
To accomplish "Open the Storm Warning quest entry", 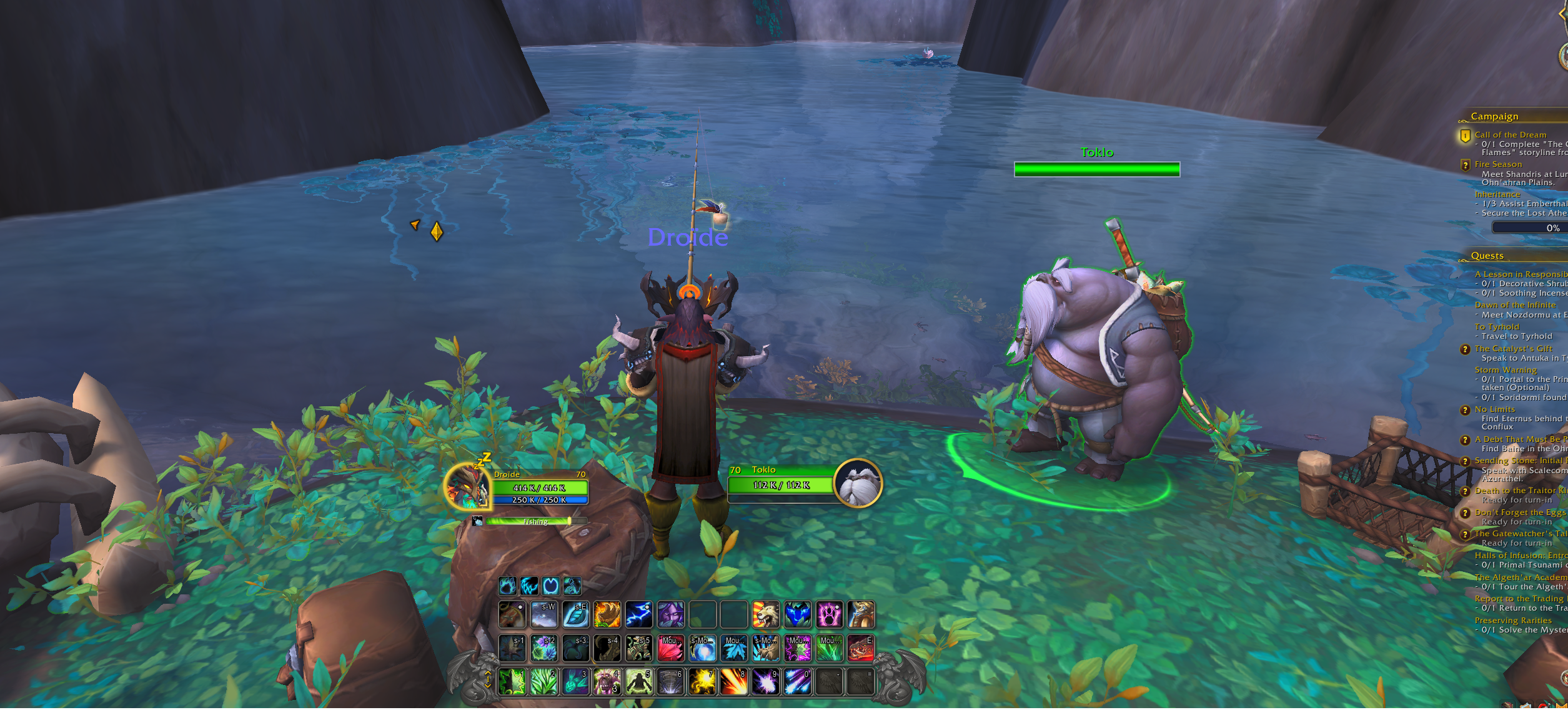I will pos(1506,370).
